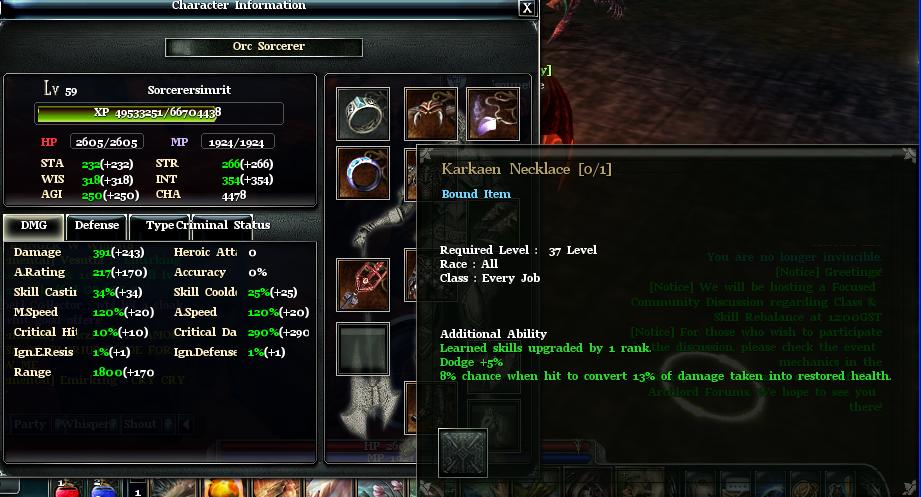Select the purple gem equipment slot
This screenshot has width=921, height=497.
(493, 114)
